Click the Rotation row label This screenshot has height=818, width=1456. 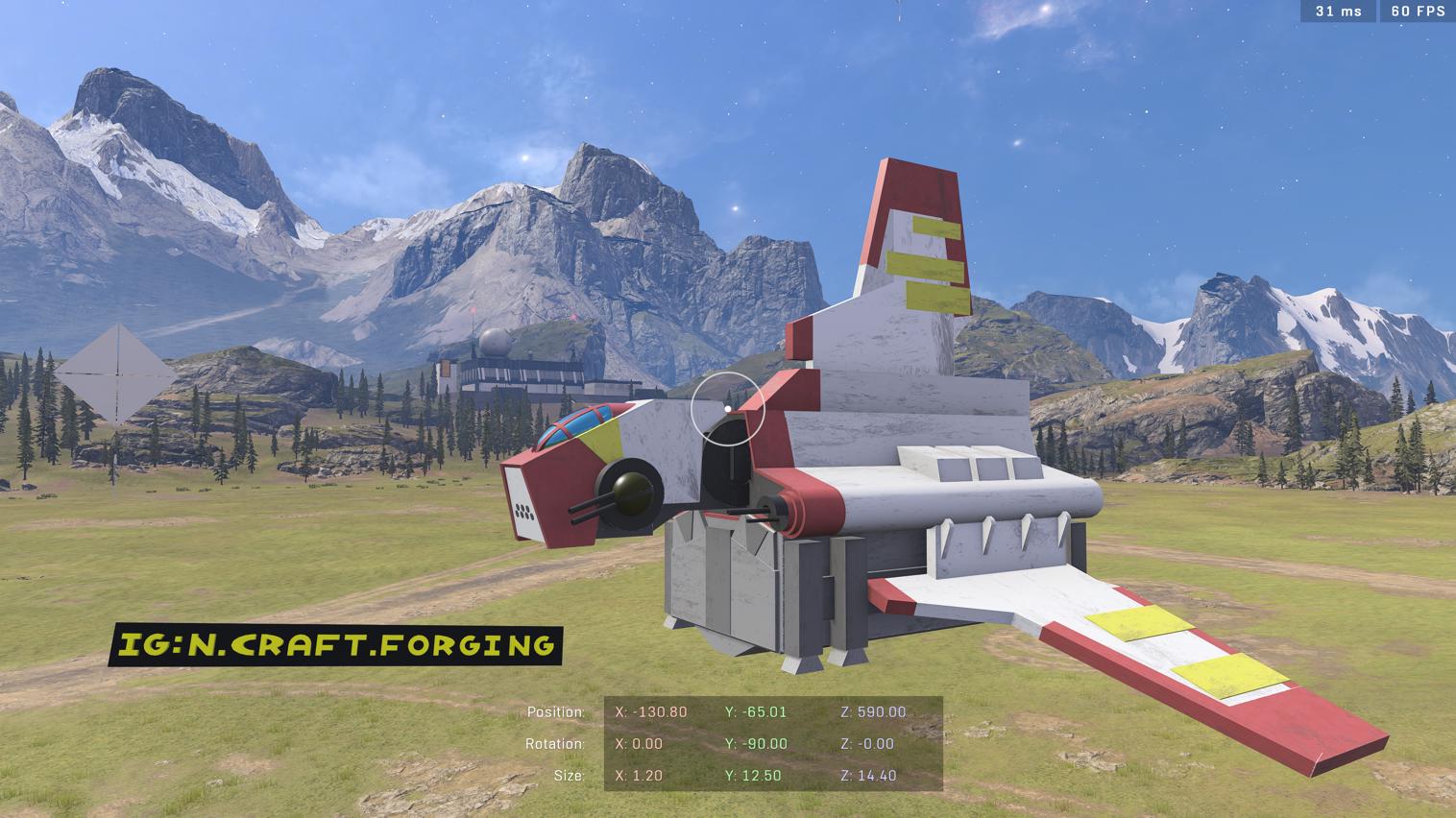[557, 744]
